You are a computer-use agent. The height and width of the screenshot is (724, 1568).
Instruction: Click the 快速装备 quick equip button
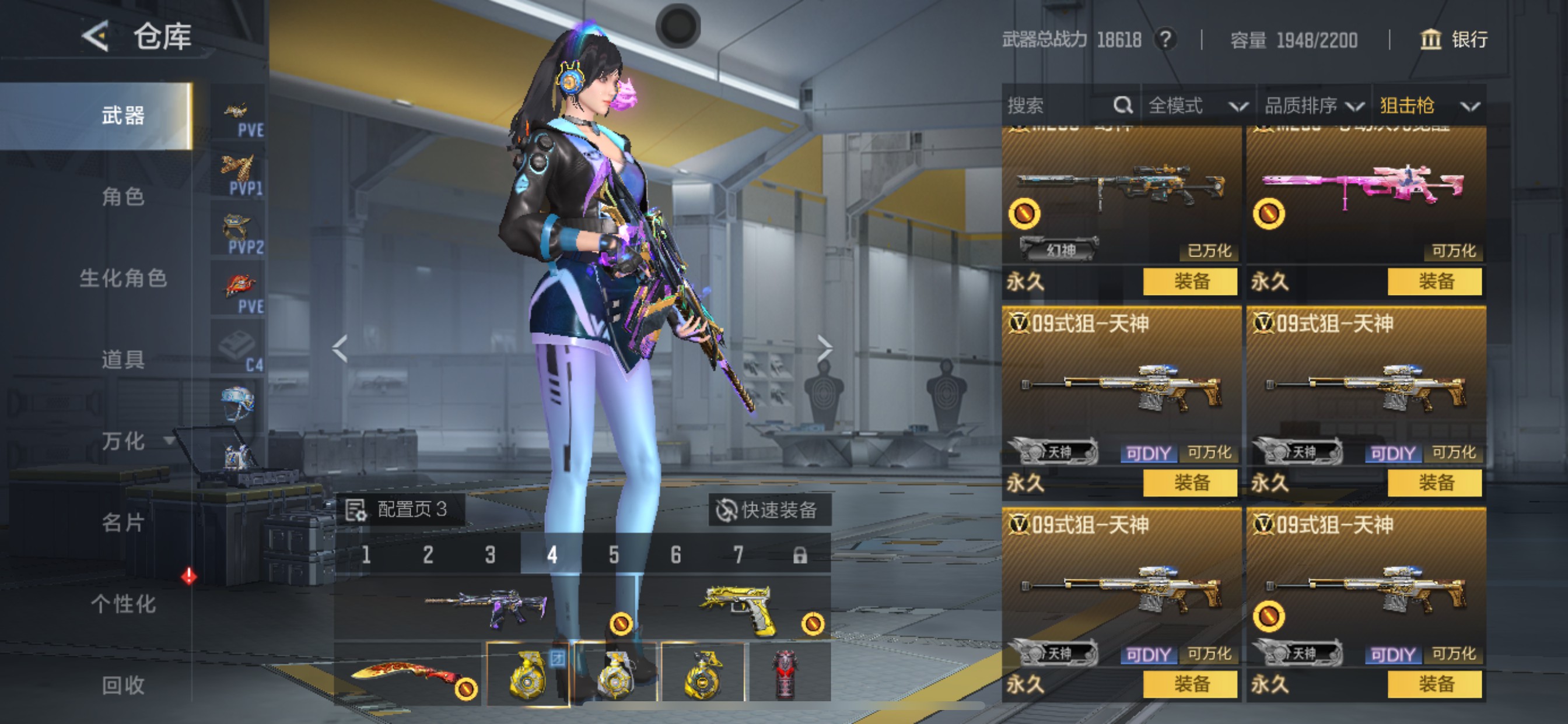768,510
